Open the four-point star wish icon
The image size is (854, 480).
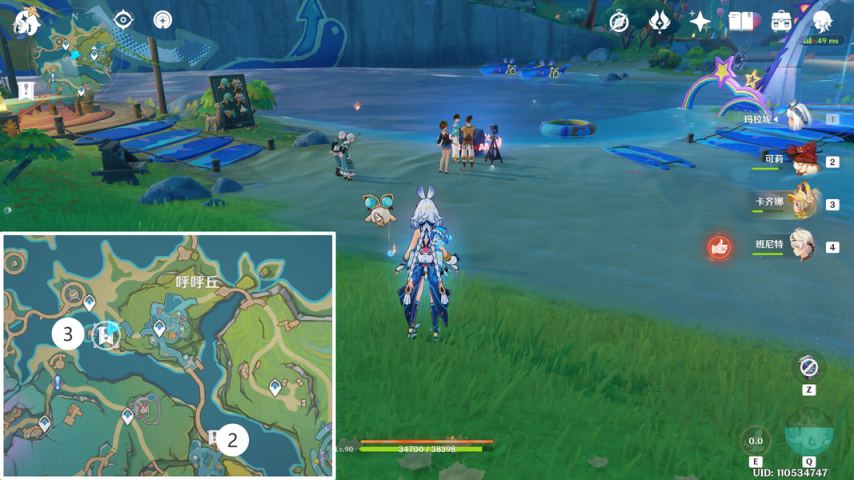pyautogui.click(x=700, y=21)
